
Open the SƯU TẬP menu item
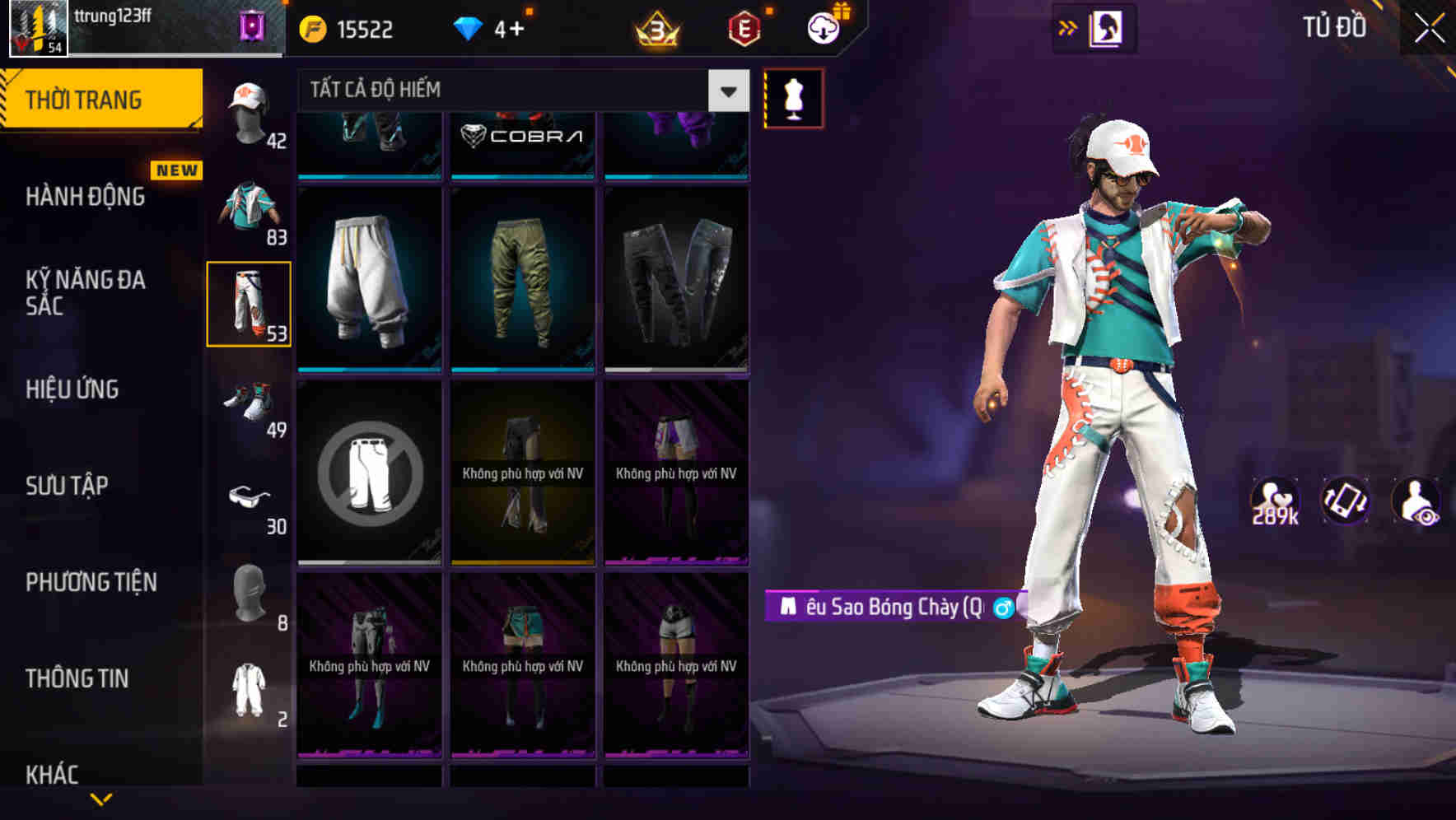tap(68, 486)
